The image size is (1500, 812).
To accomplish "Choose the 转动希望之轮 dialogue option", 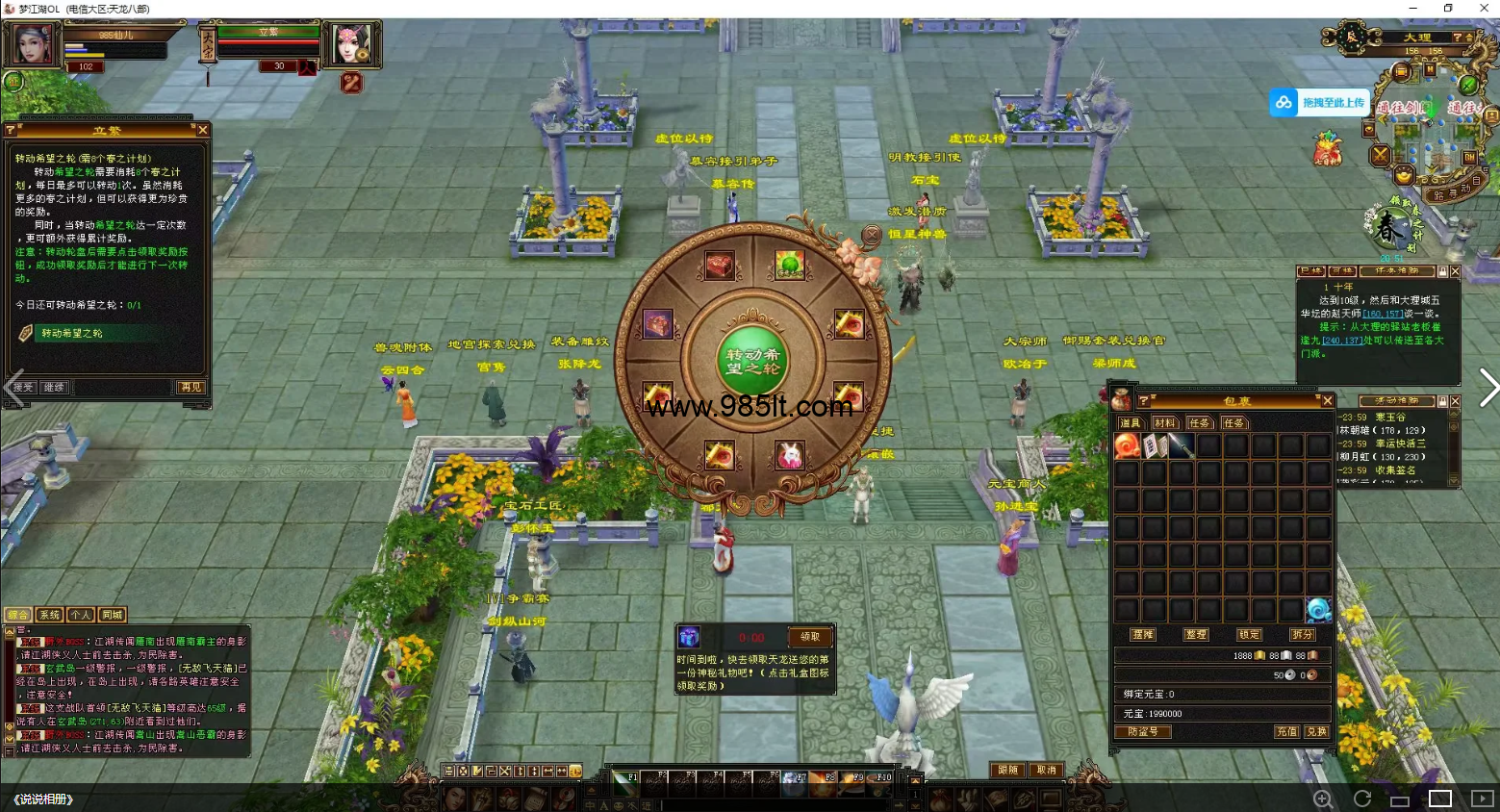I will click(72, 333).
